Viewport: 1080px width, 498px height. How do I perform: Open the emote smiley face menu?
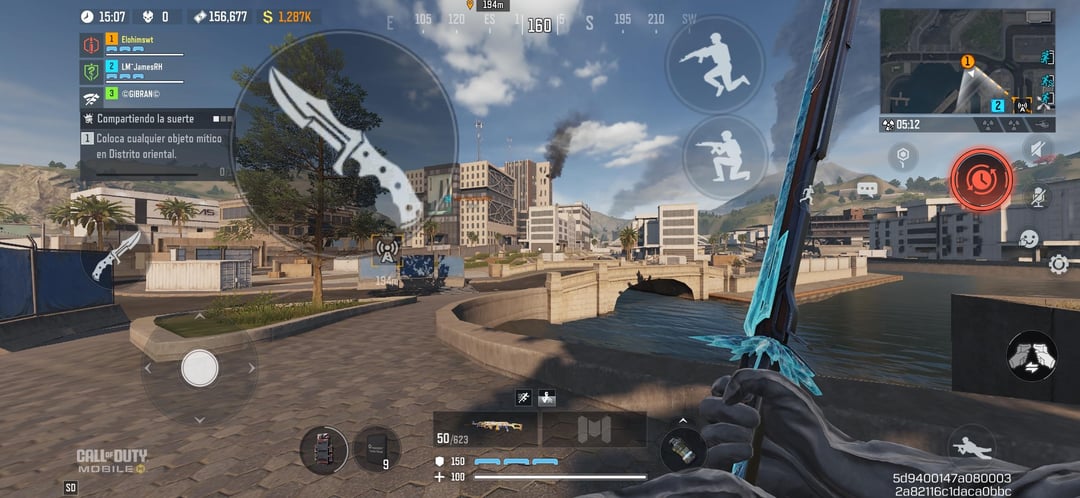1028,239
